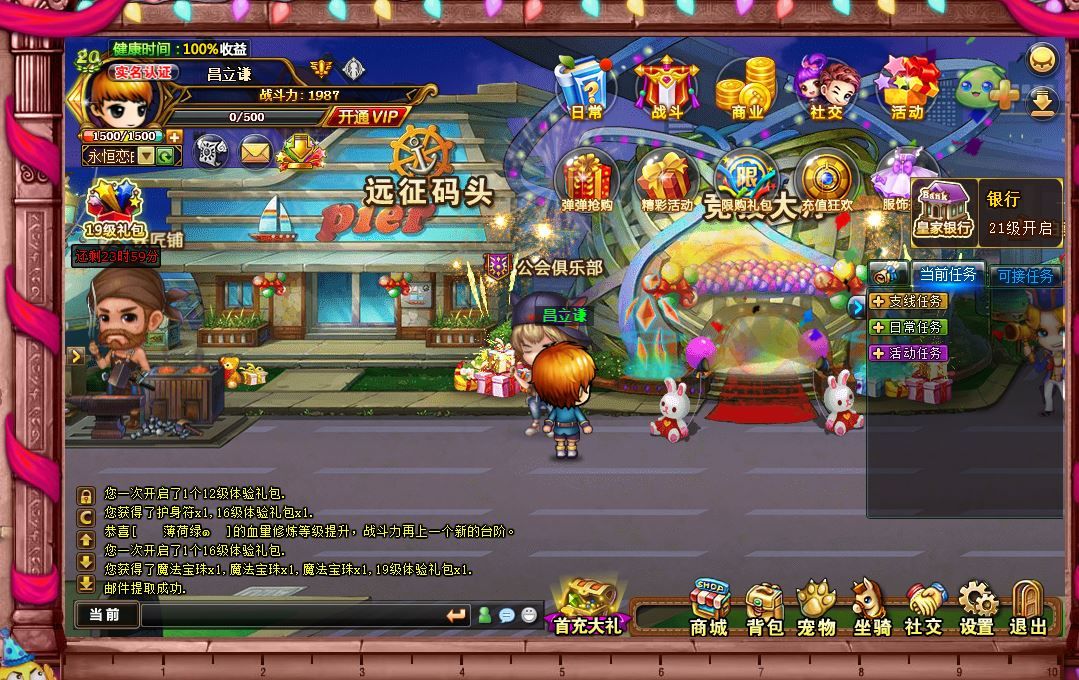The height and width of the screenshot is (680, 1079).
Task: Open the mail envelope icon
Action: 256,152
